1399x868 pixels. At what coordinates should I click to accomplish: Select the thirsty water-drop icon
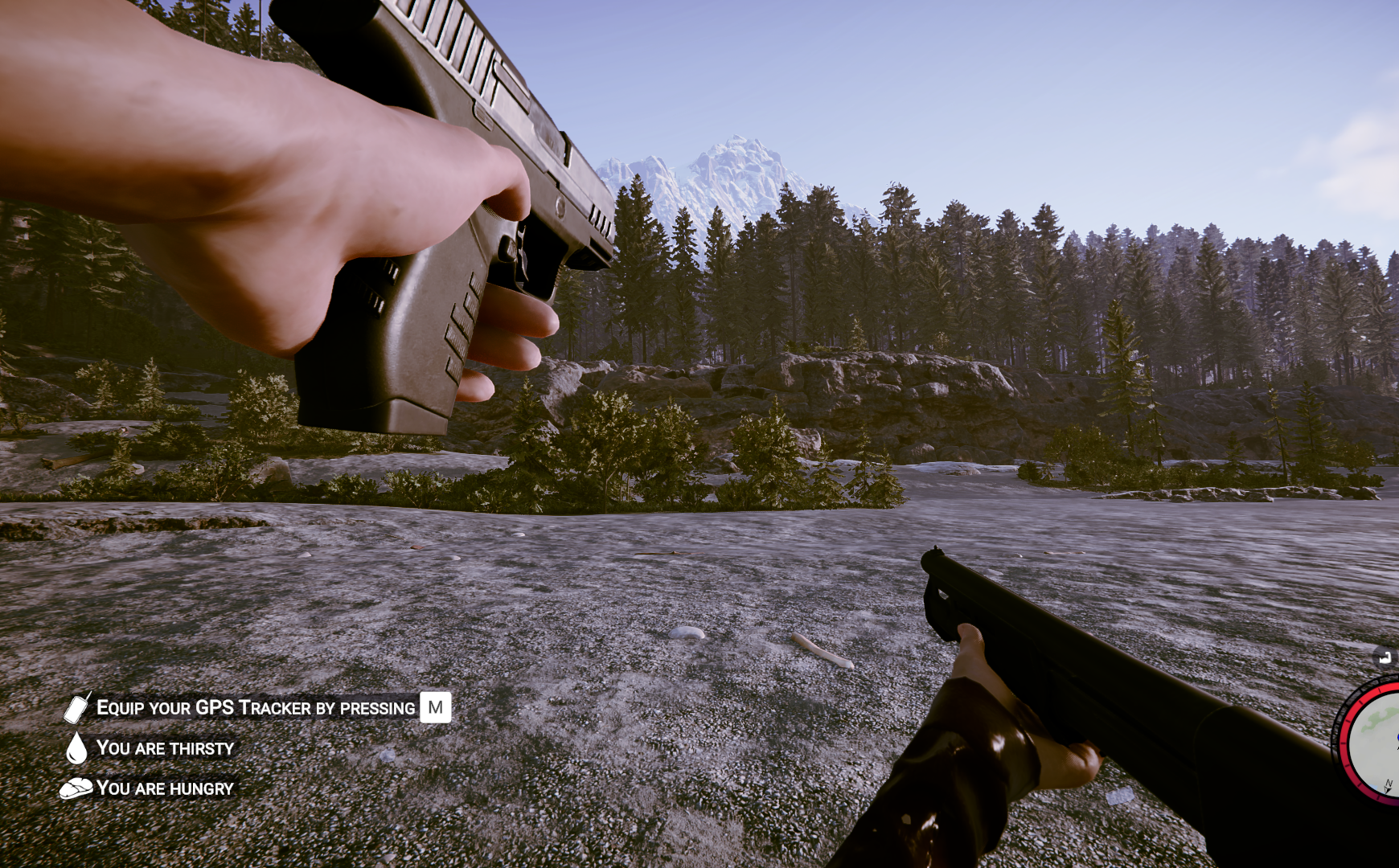(76, 747)
